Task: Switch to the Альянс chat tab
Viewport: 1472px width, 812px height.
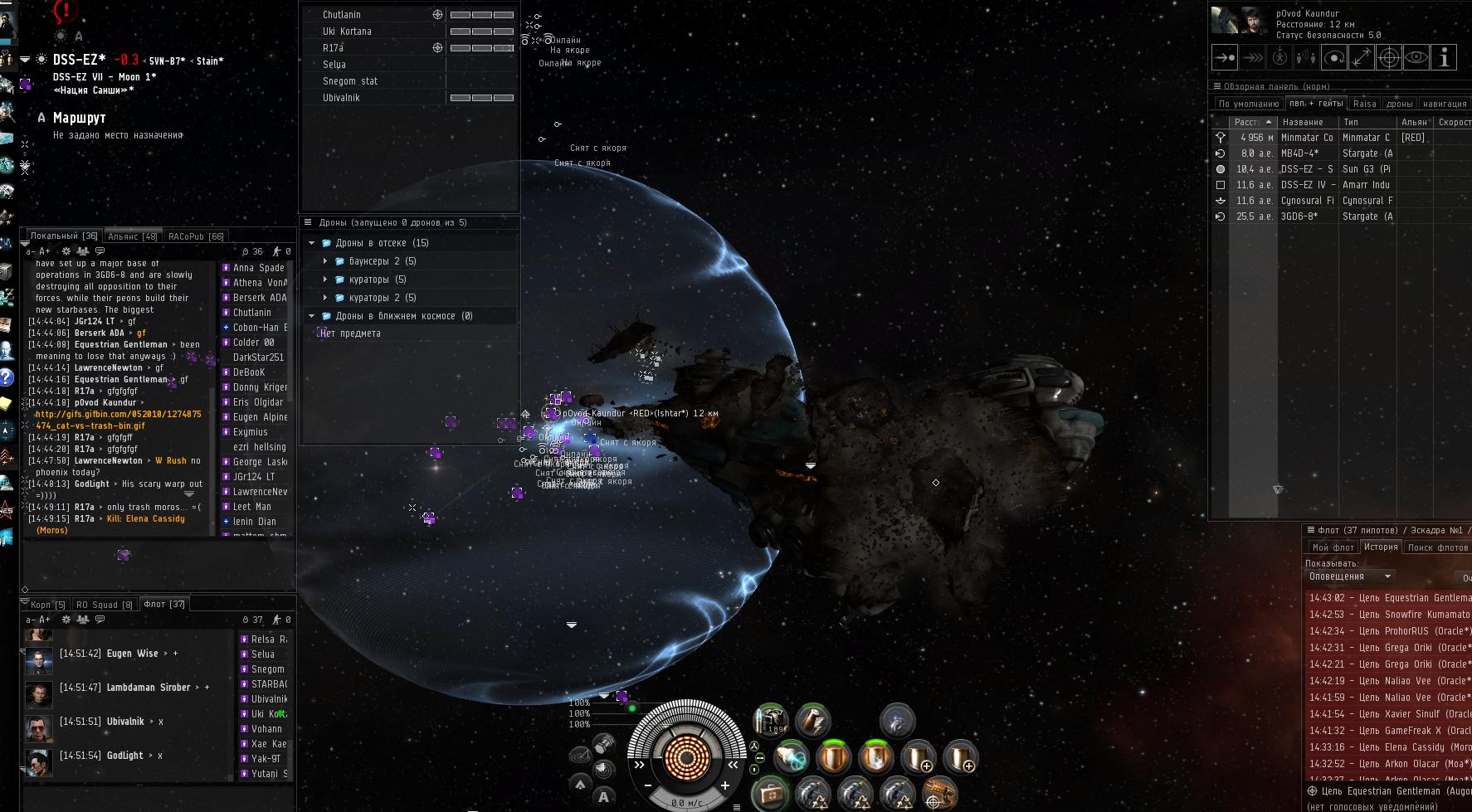Action: click(132, 236)
